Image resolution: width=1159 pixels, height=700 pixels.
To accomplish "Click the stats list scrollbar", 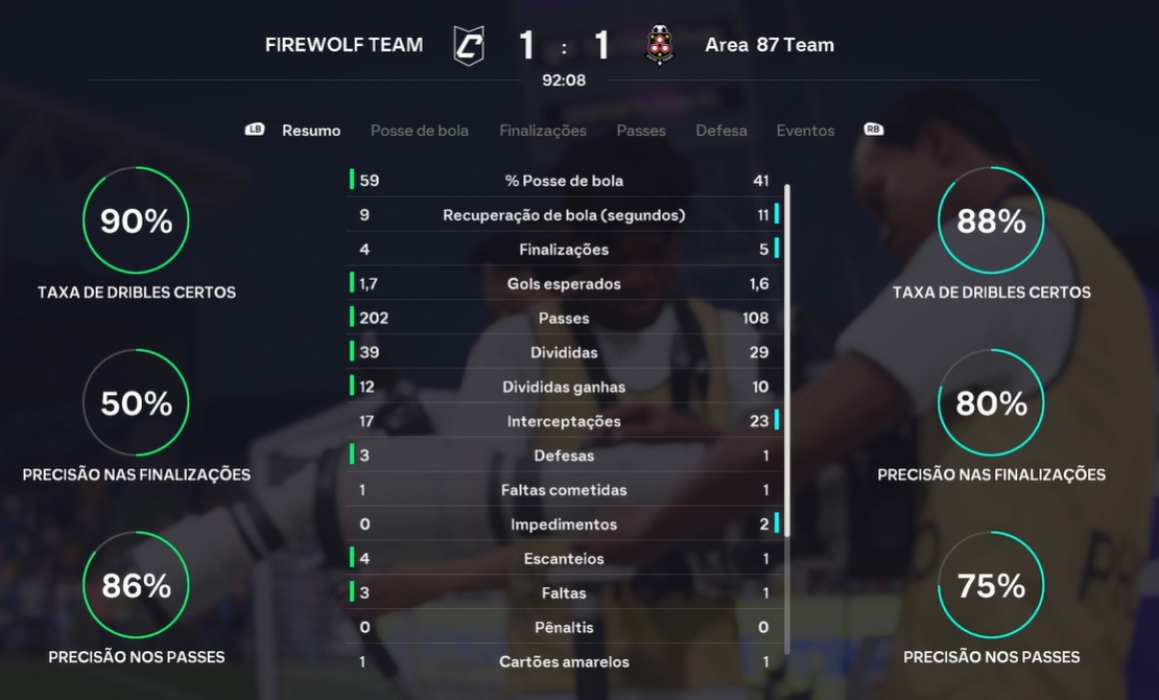I will tap(787, 360).
